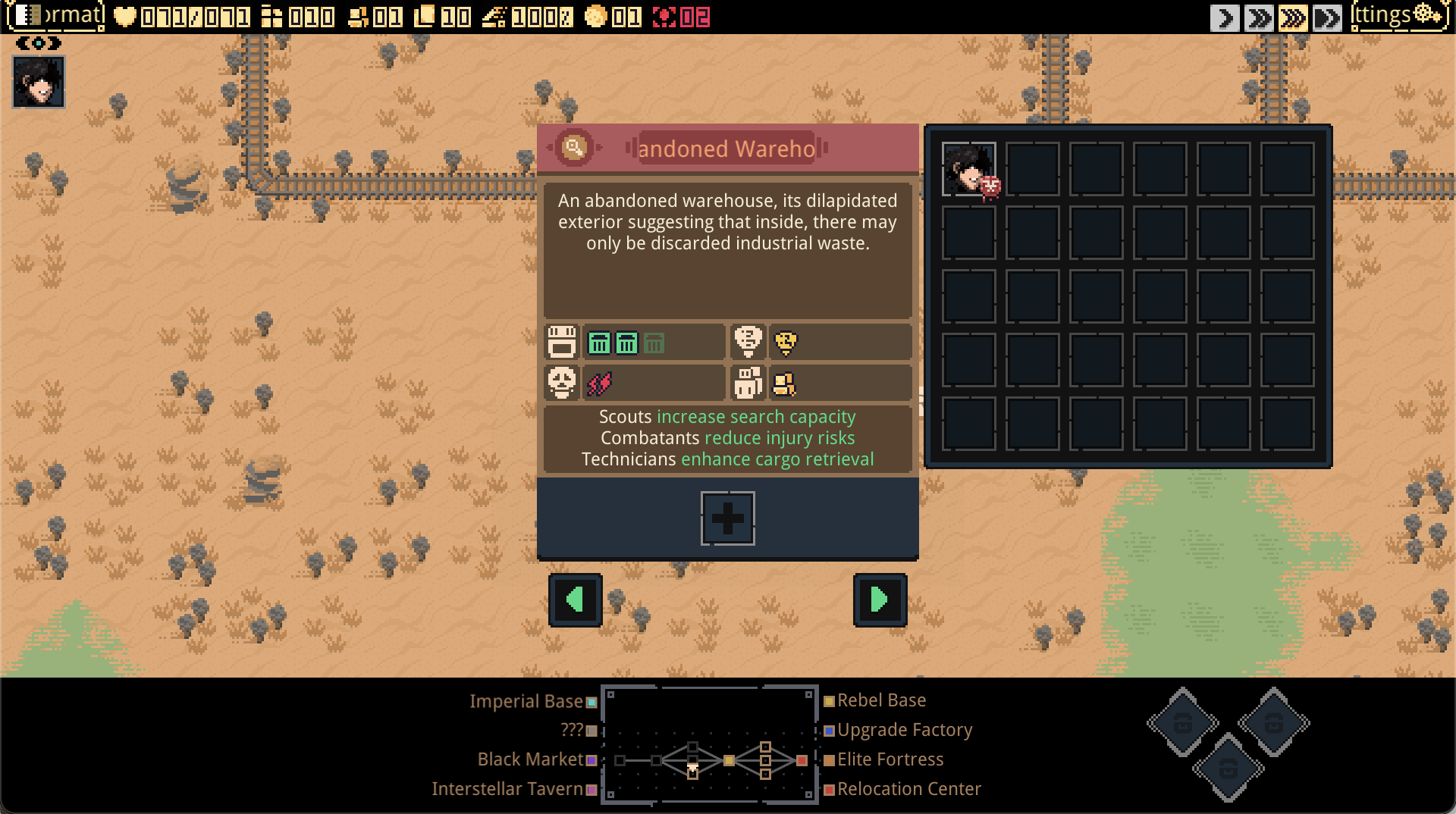The height and width of the screenshot is (814, 1456).
Task: Click the skip-forward speed button
Action: tap(1327, 17)
